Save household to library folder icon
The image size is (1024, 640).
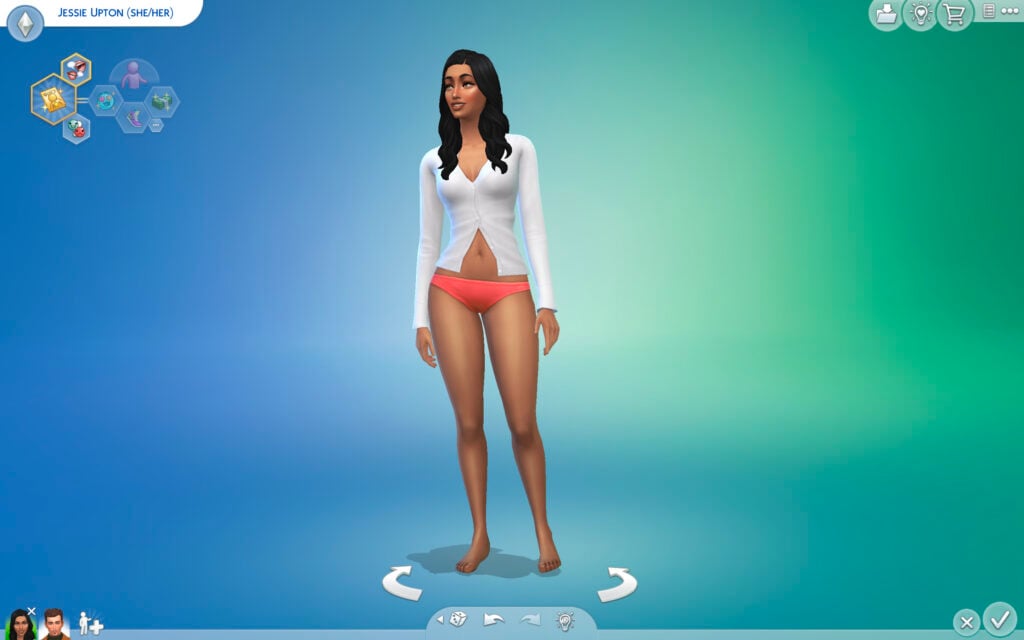click(885, 14)
